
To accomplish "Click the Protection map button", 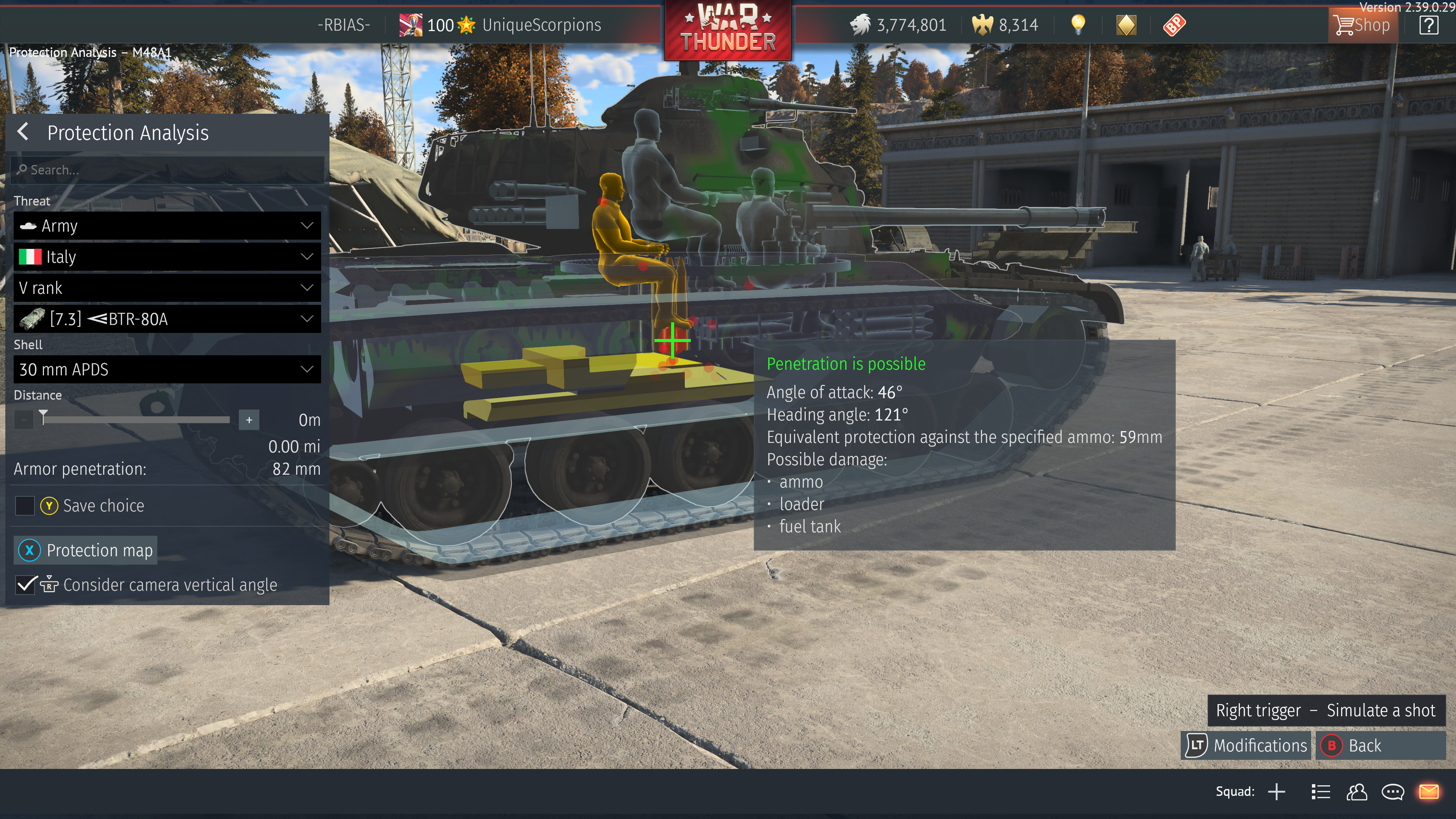I will tap(85, 550).
